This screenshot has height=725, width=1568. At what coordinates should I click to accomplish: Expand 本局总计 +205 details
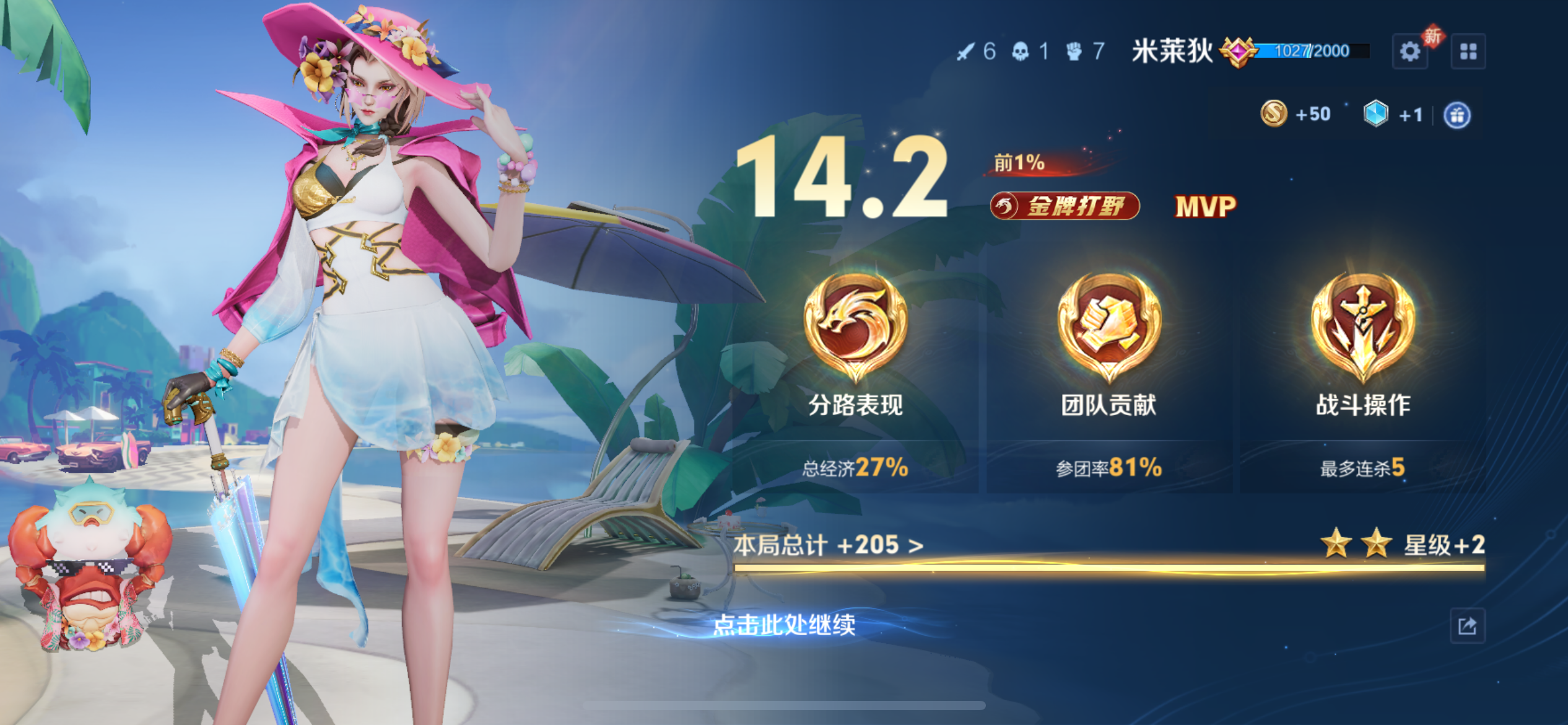tap(828, 545)
